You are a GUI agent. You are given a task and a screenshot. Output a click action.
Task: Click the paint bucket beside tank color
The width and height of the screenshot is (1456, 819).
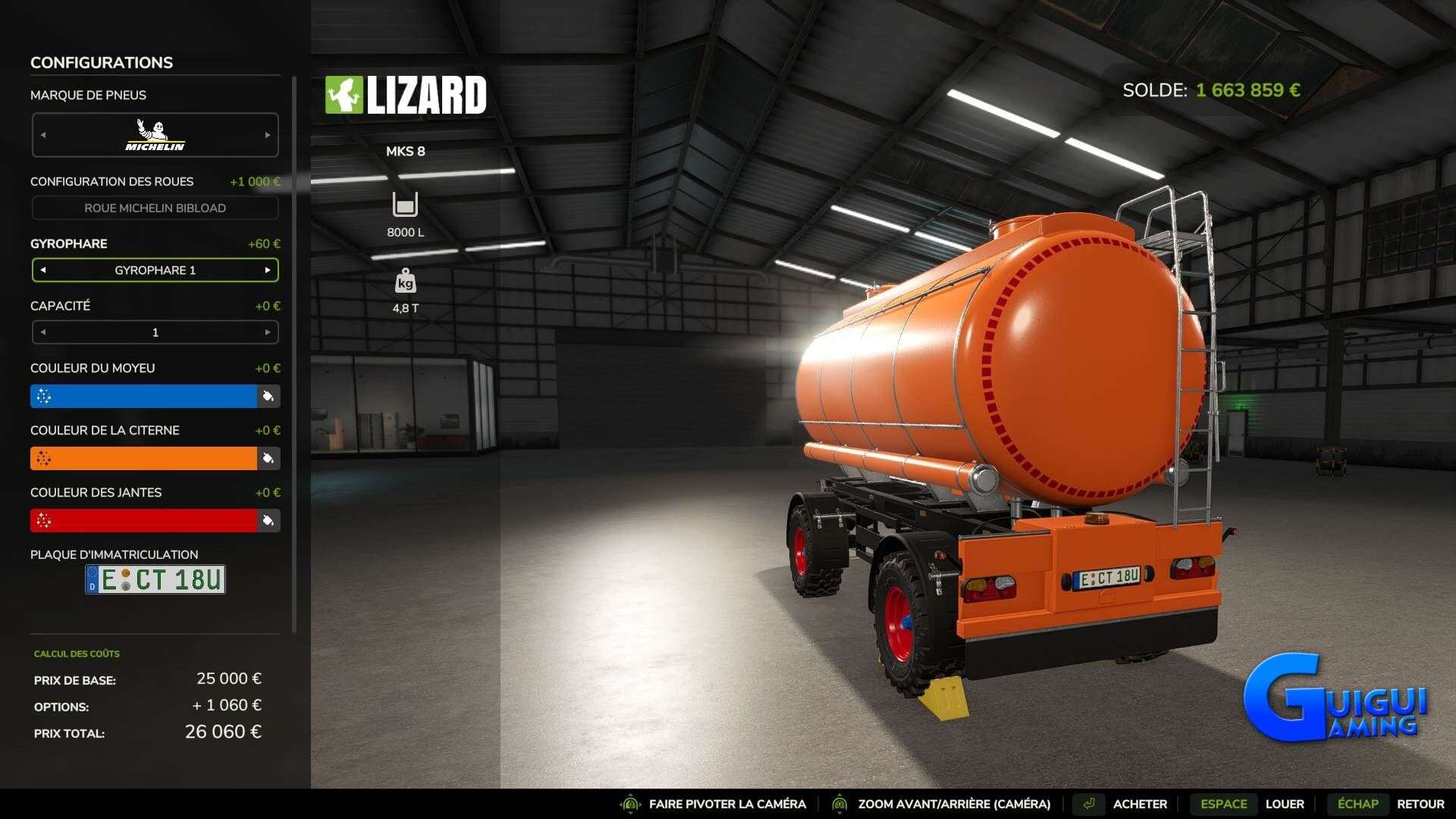(x=268, y=458)
